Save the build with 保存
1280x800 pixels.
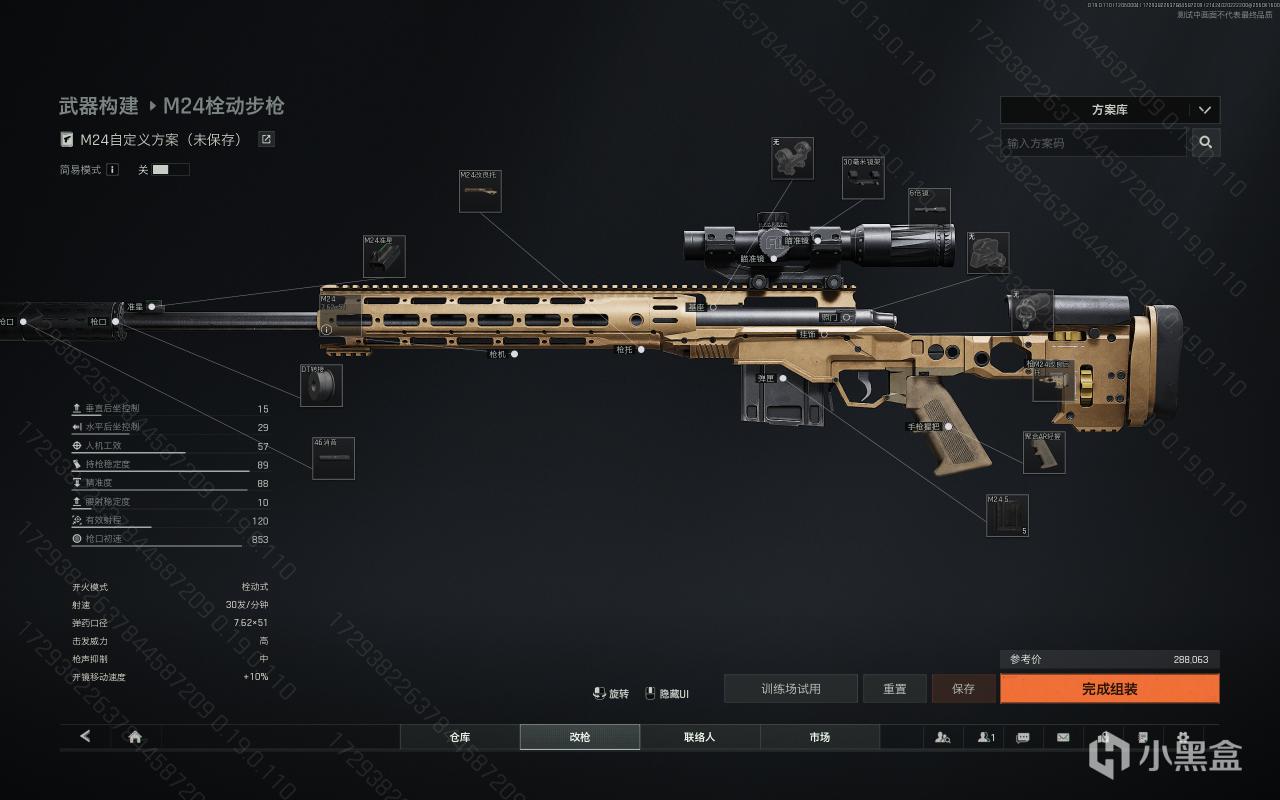pos(963,689)
